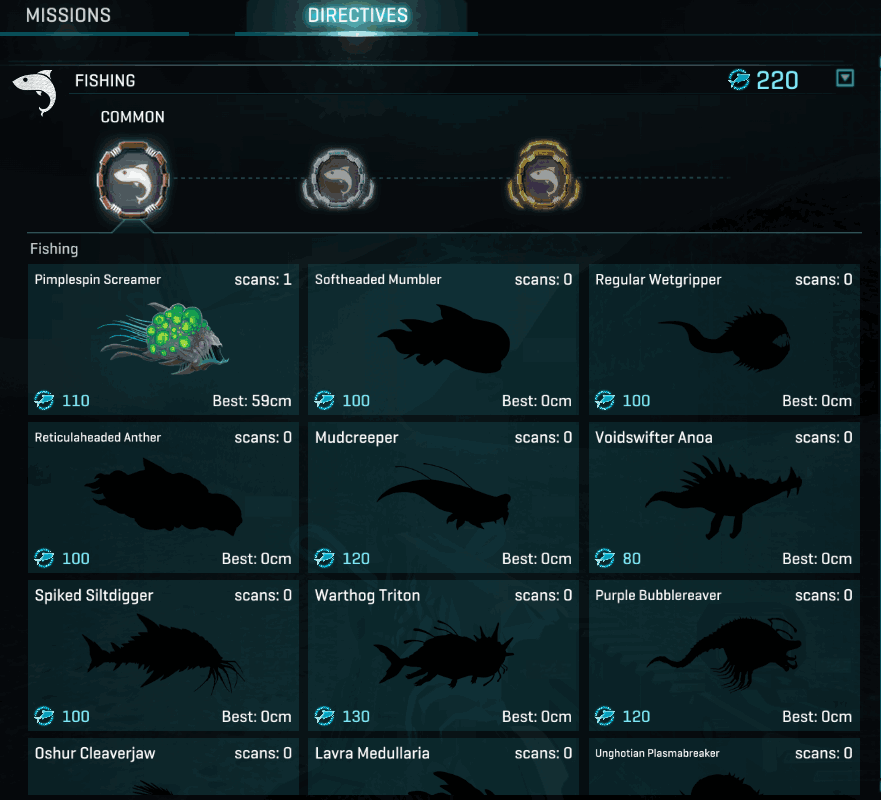Switch to the Missions tab

(68, 15)
